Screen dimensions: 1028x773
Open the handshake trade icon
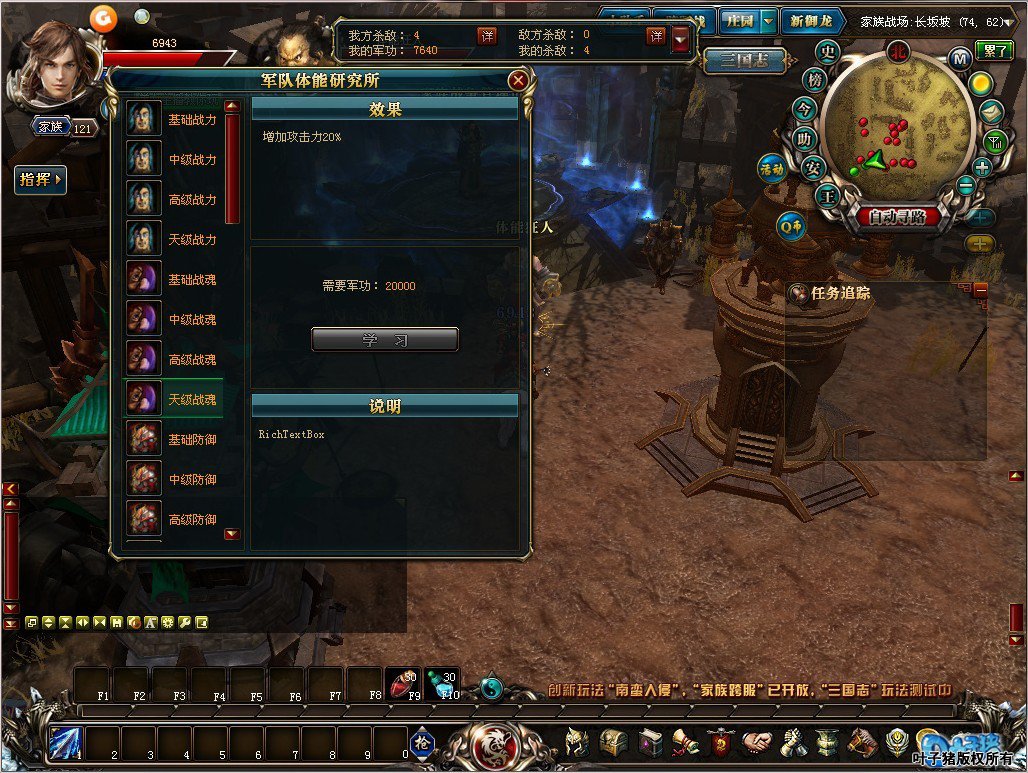point(757,743)
